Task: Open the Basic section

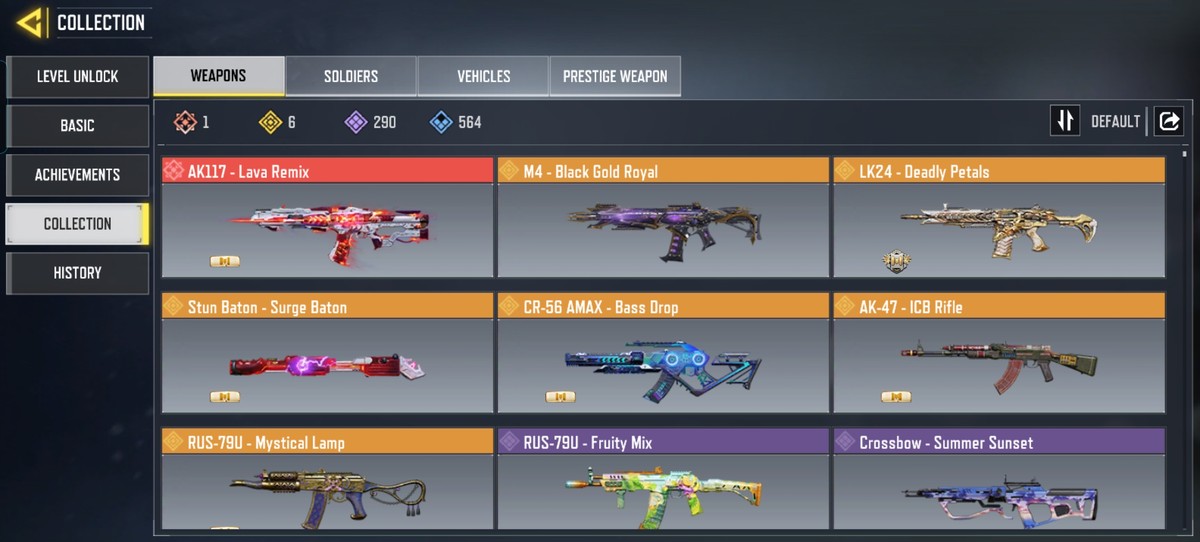Action: coord(77,125)
